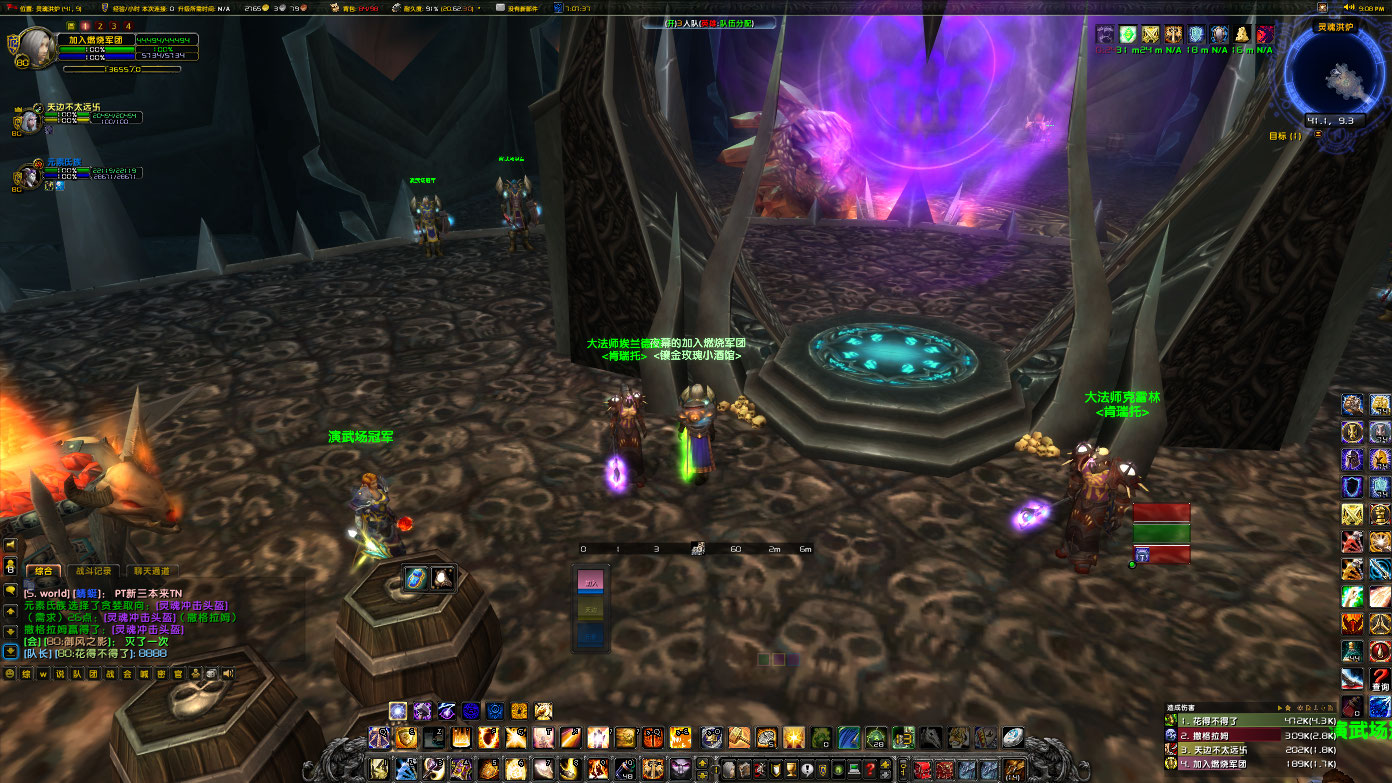Switch to the 战斗记录 chat tab

pos(94,571)
